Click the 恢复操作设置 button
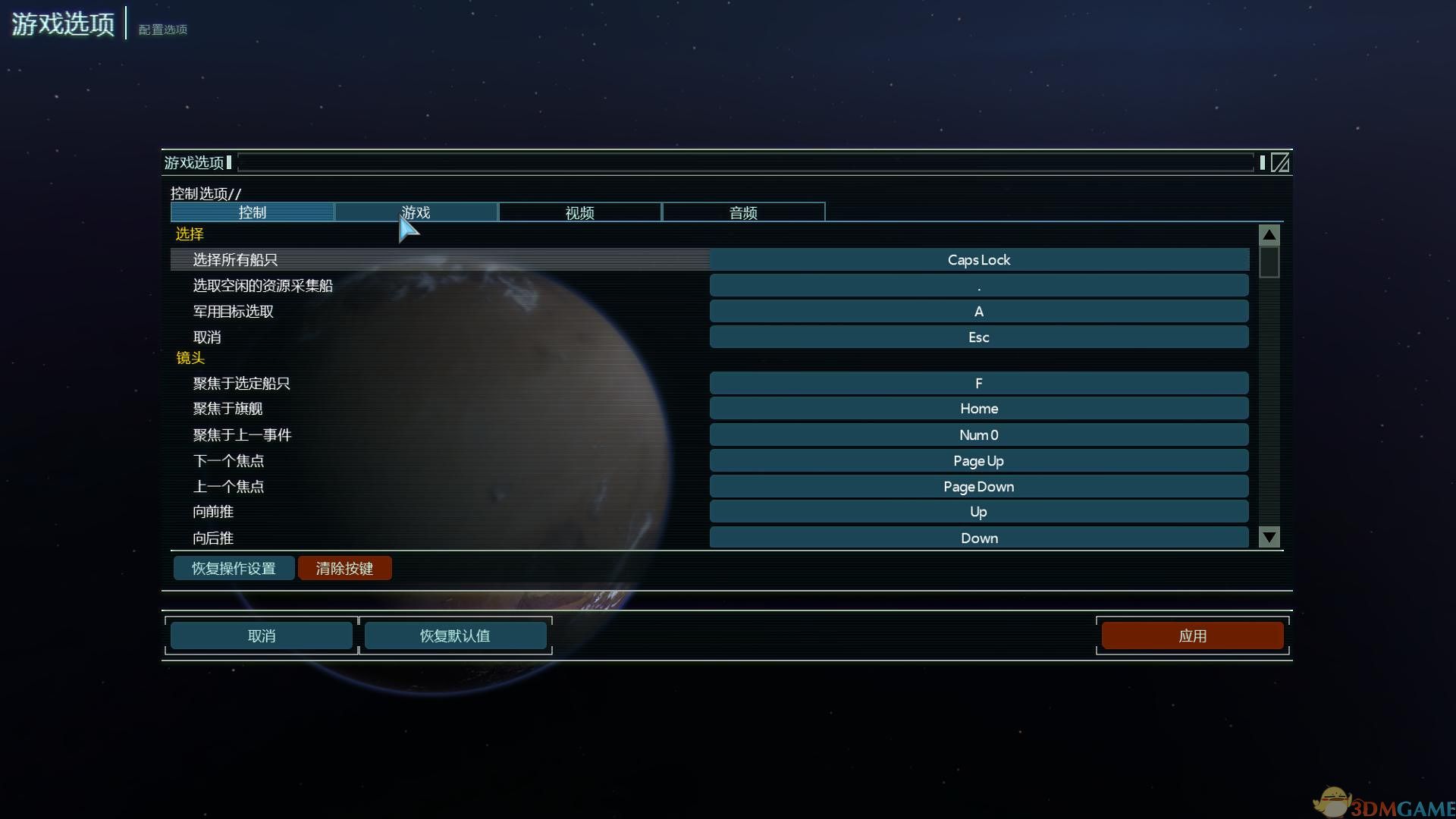Image resolution: width=1456 pixels, height=819 pixels. pos(234,568)
